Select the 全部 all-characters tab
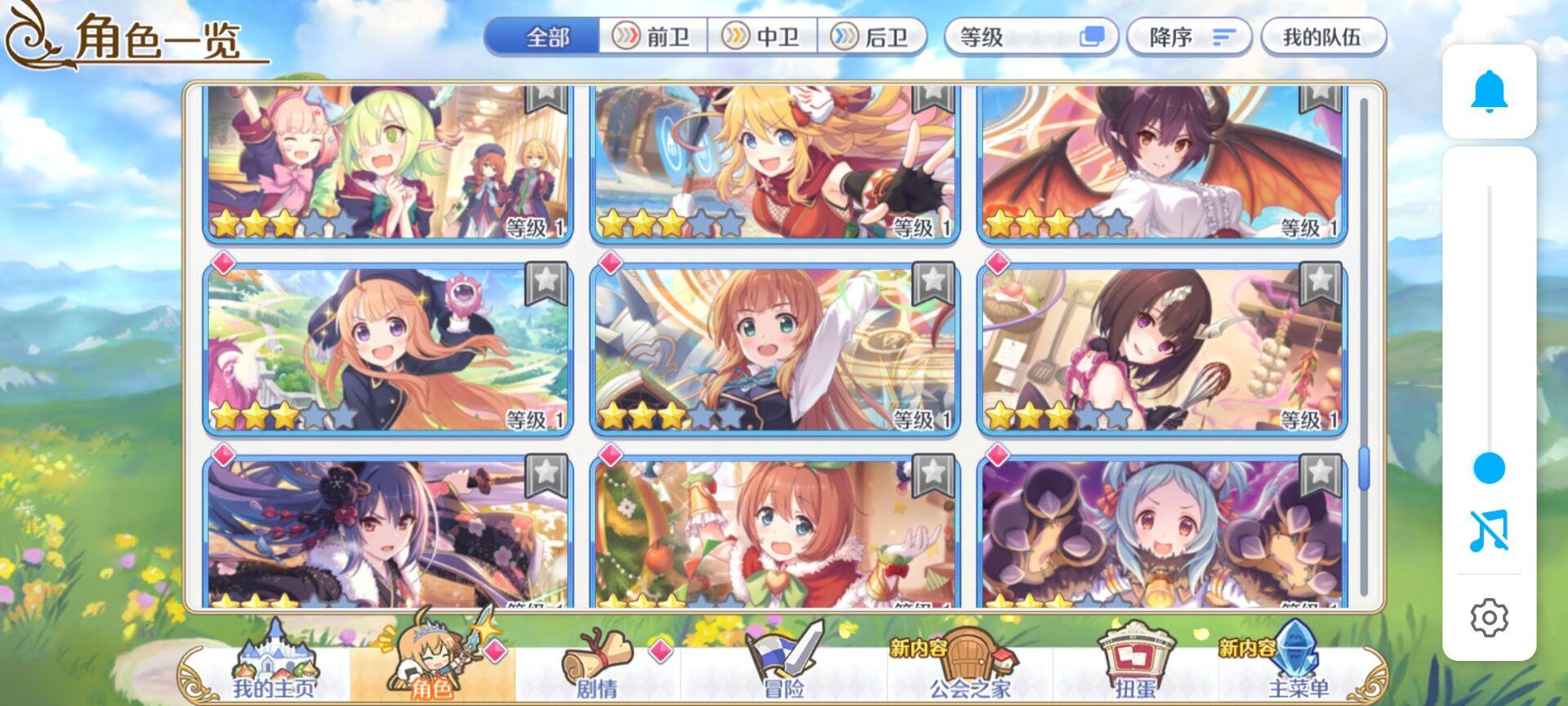Viewport: 1568px width, 706px height. [547, 36]
